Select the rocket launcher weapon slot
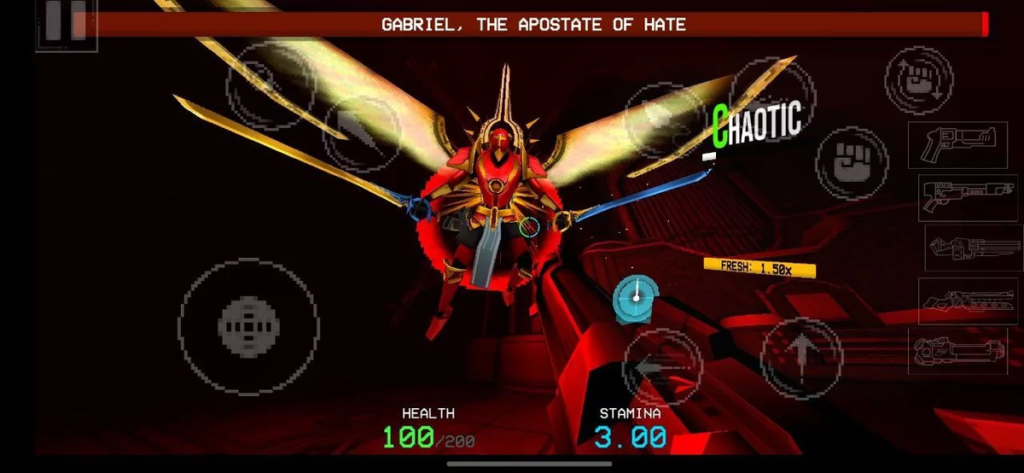Image resolution: width=1024 pixels, height=473 pixels. (x=958, y=352)
